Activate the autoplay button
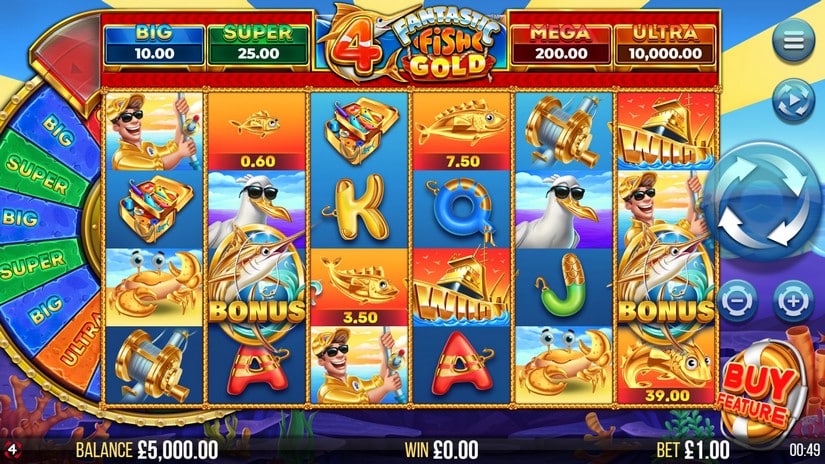 [x=793, y=97]
